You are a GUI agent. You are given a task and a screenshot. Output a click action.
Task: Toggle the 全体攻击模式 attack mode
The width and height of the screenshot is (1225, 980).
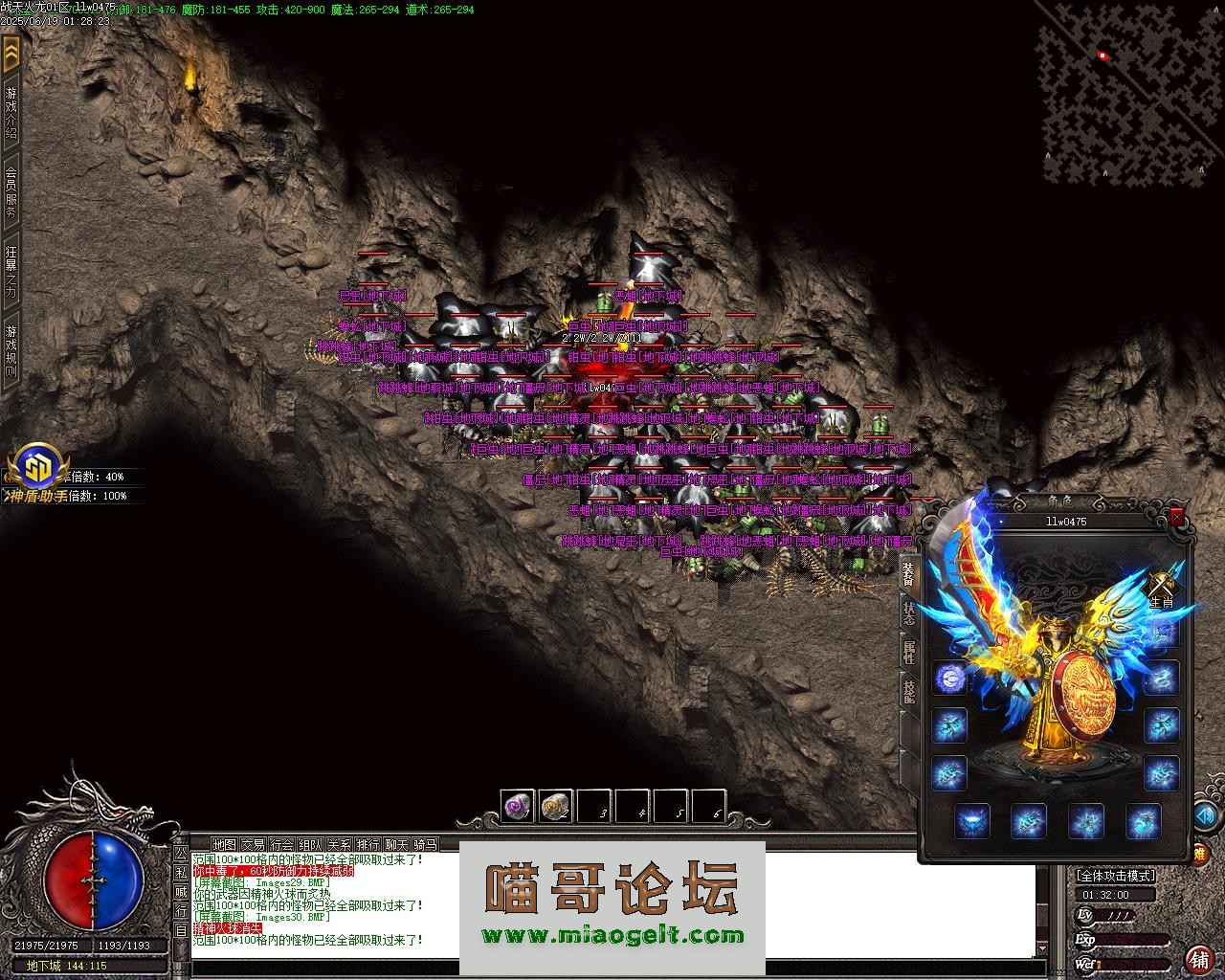pos(1116,875)
